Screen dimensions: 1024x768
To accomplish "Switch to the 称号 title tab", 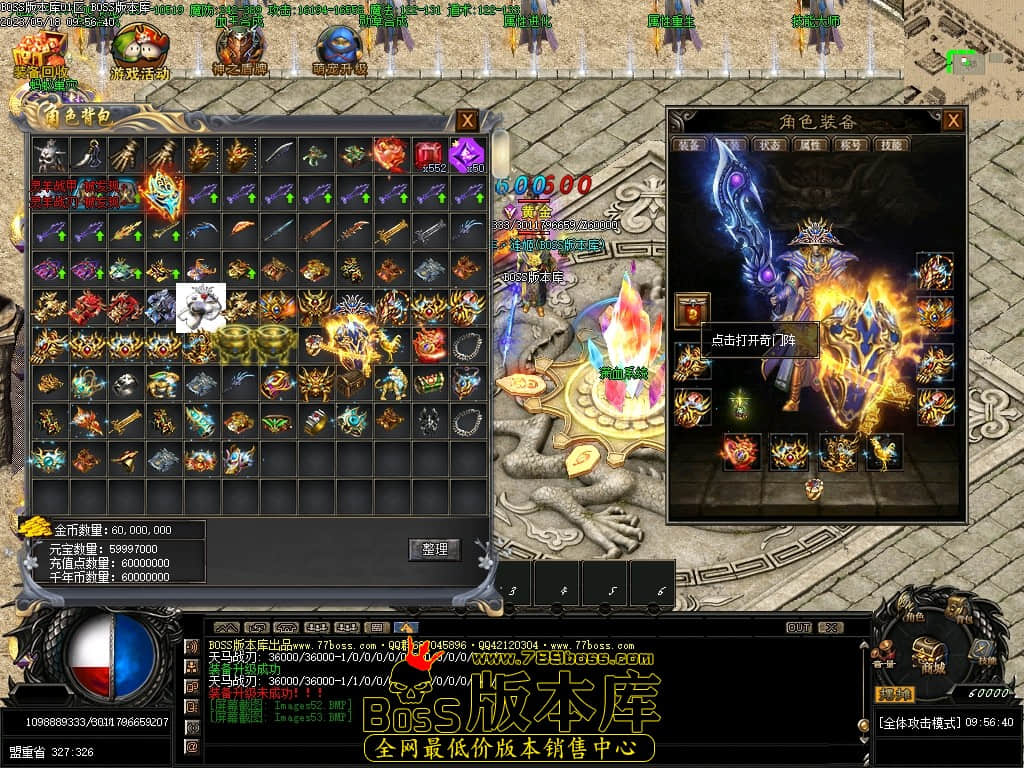I will pyautogui.click(x=850, y=145).
